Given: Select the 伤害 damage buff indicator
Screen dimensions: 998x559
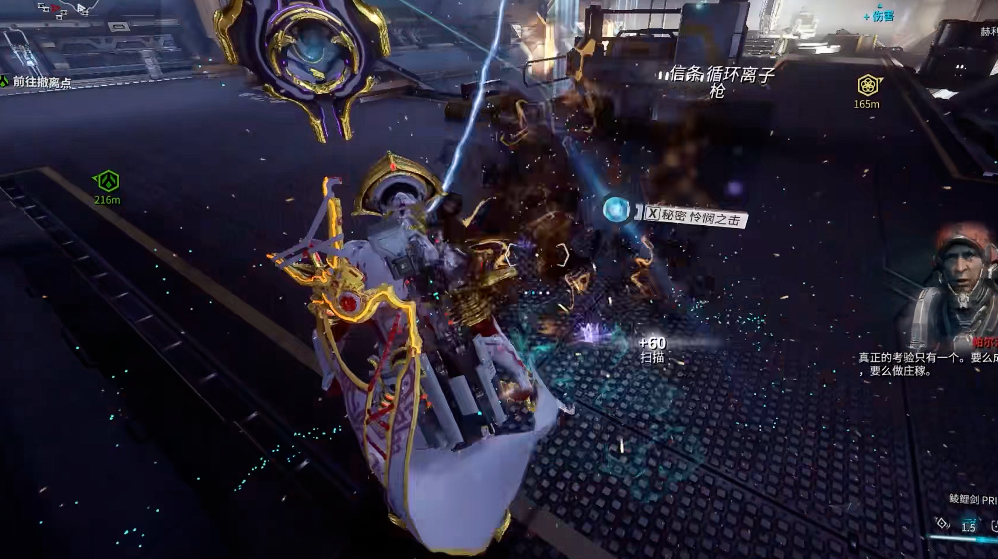Looking at the screenshot, I should click(880, 16).
